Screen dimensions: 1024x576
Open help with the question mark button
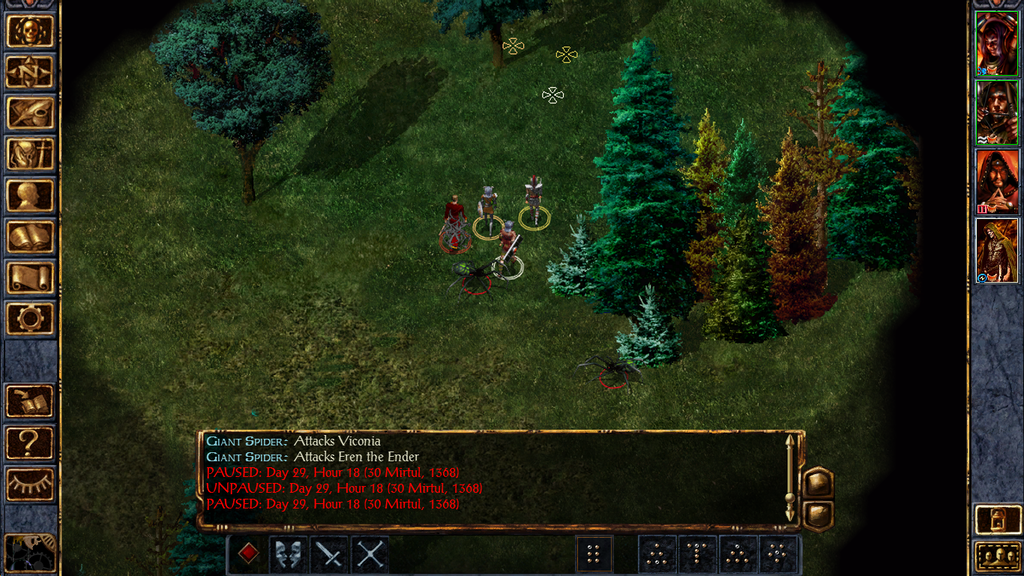click(x=30, y=442)
